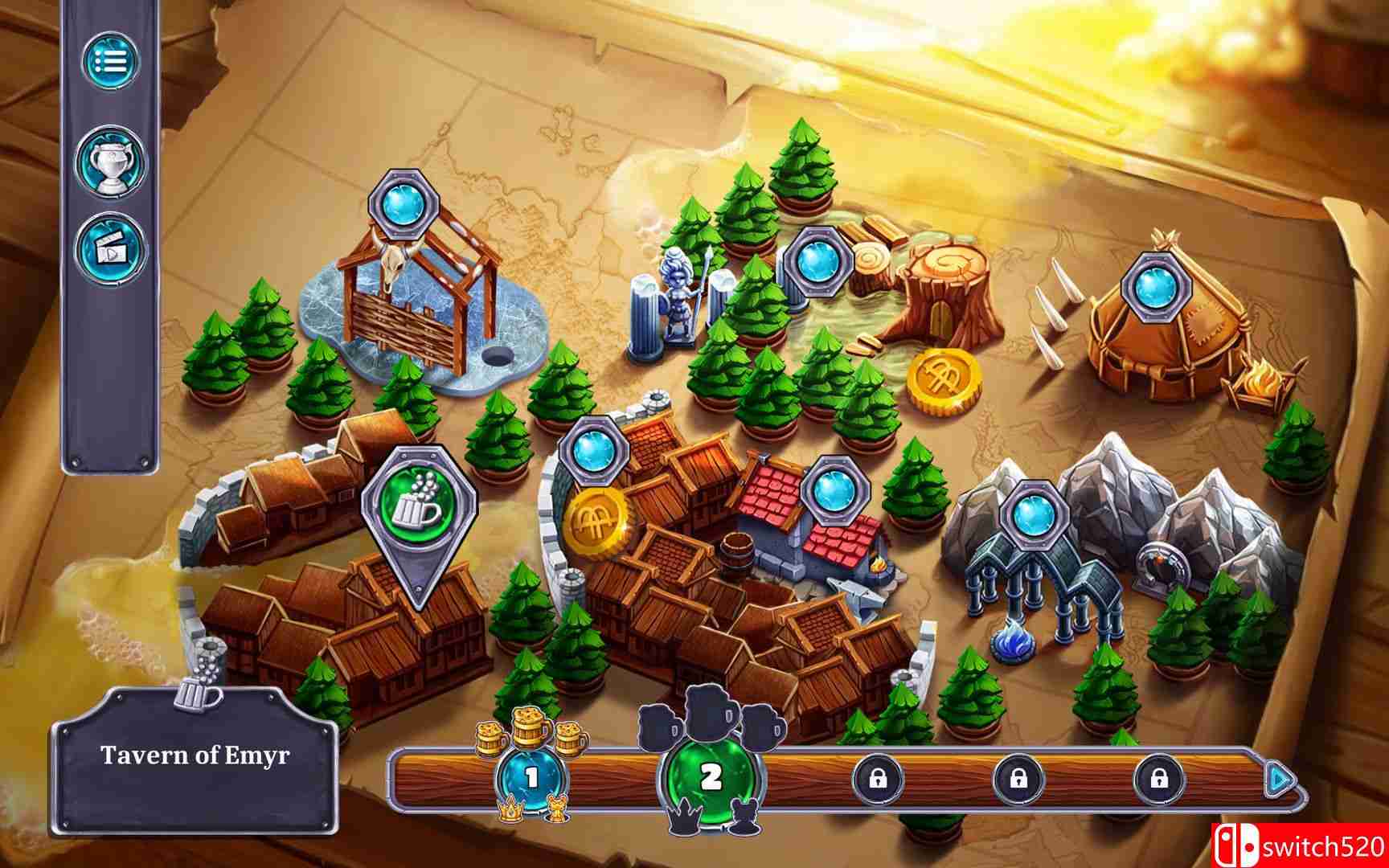Open the in-game options list menu
The width and height of the screenshot is (1389, 868).
pos(113,63)
